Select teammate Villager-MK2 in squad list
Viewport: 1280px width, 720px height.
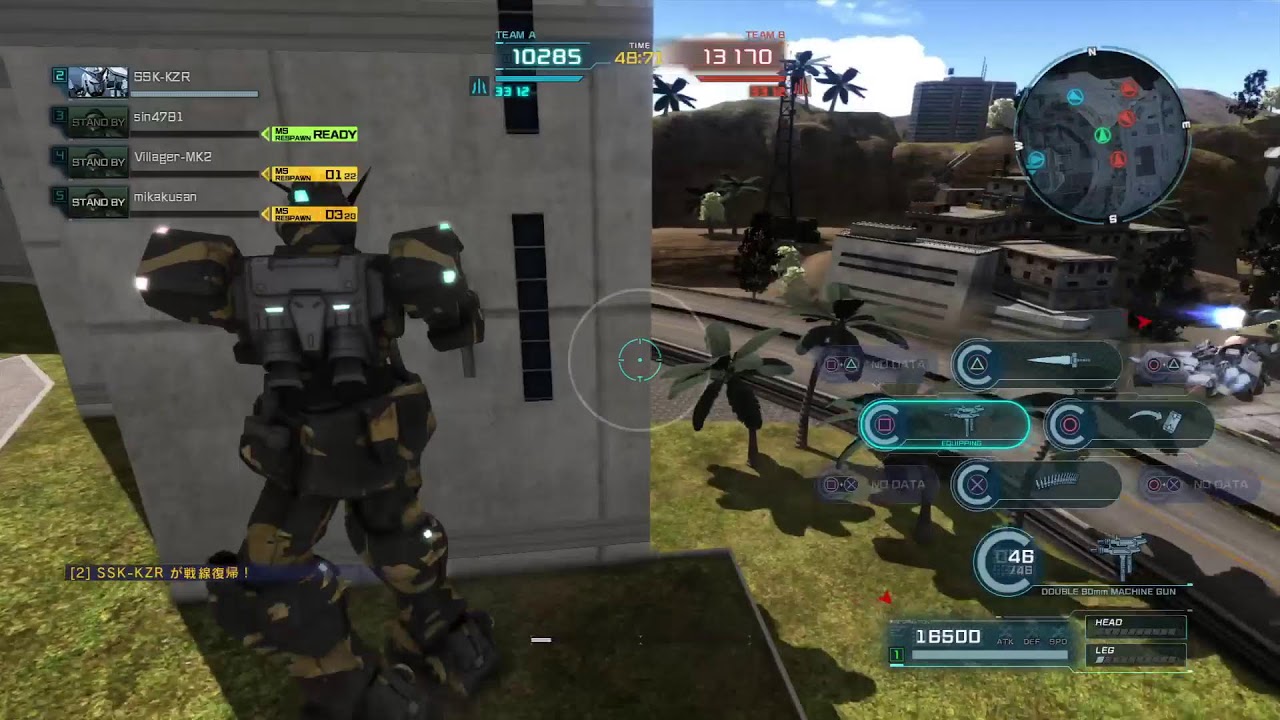172,157
